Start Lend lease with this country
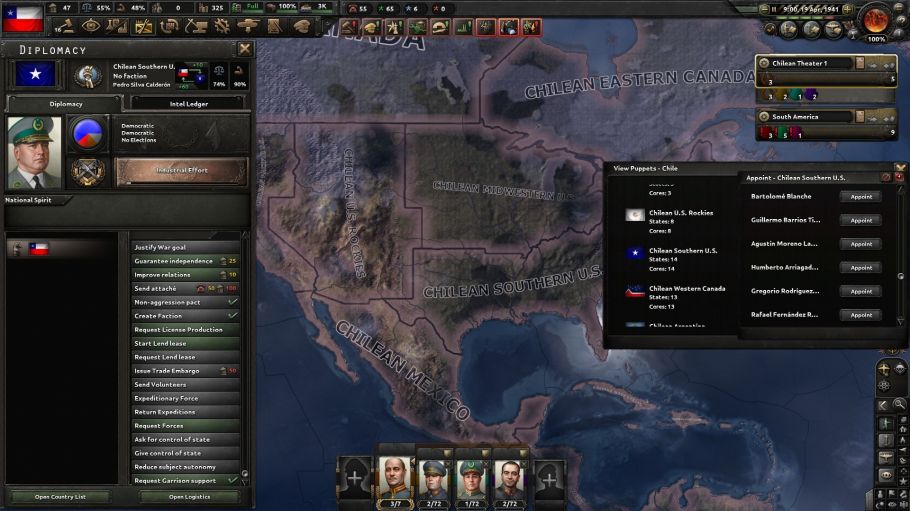This screenshot has width=910, height=511. 185,343
